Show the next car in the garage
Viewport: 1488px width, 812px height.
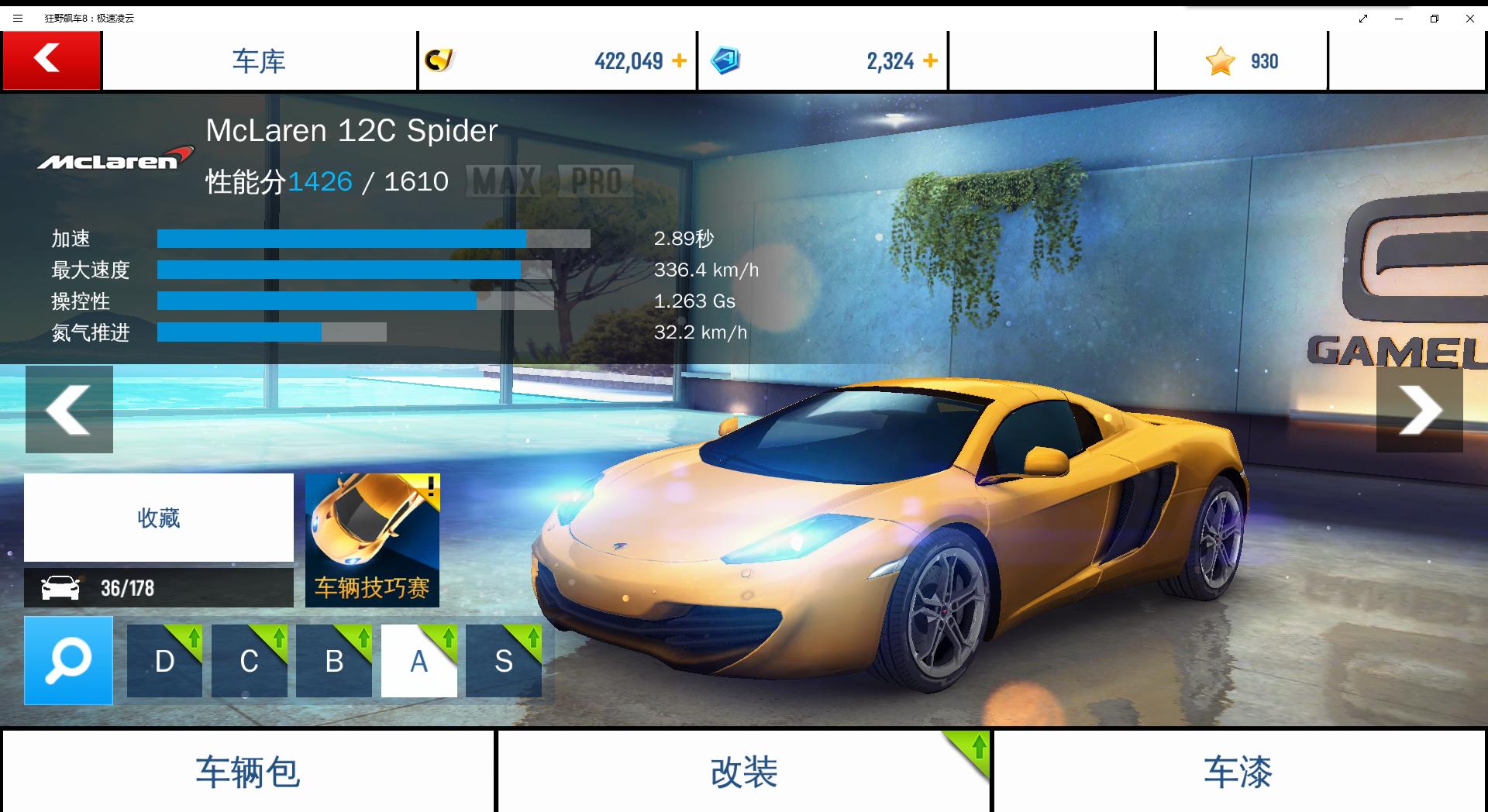pyautogui.click(x=1419, y=409)
